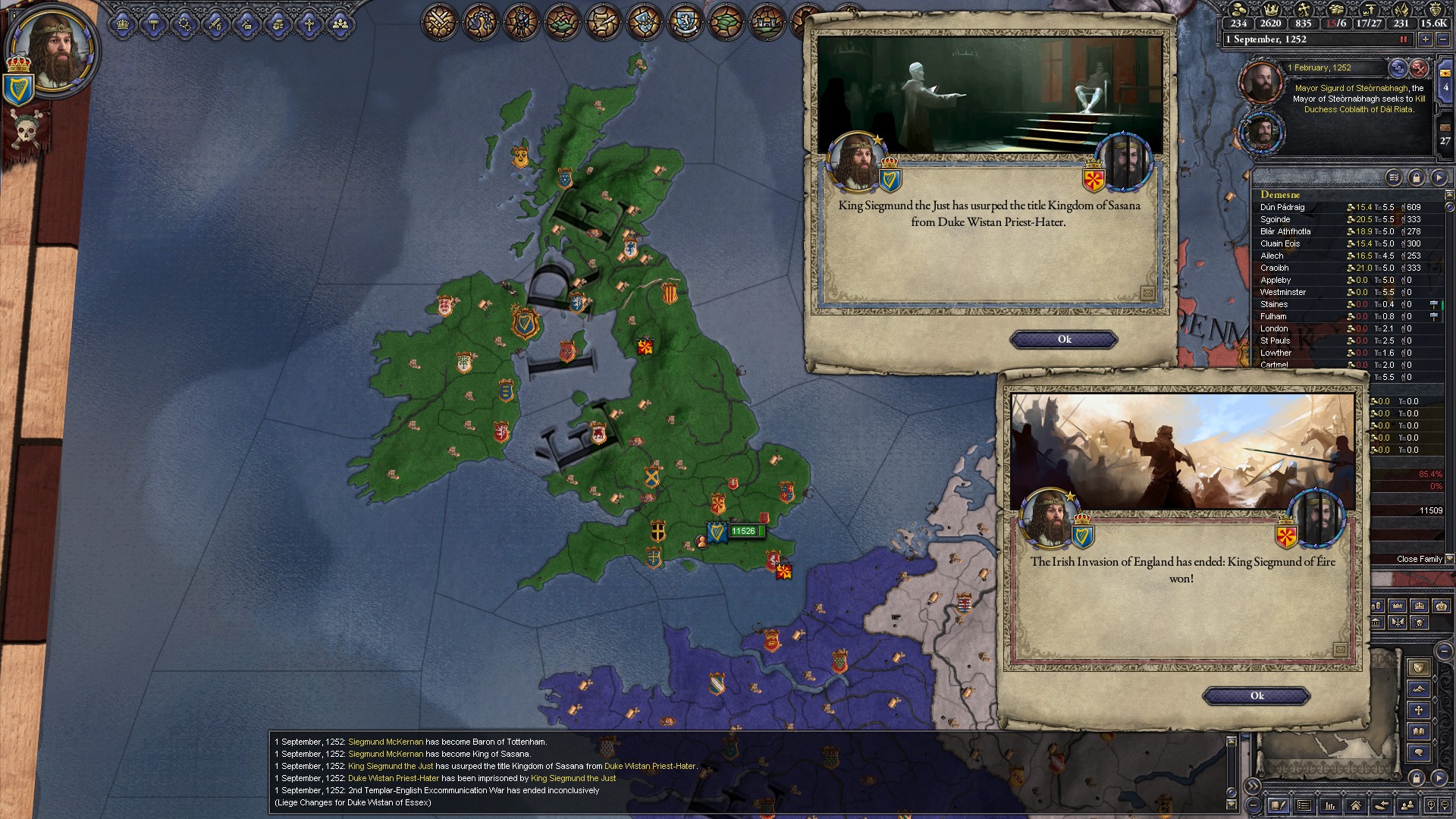1456x819 pixels.
Task: Go to home with the house button
Action: tap(1355, 805)
